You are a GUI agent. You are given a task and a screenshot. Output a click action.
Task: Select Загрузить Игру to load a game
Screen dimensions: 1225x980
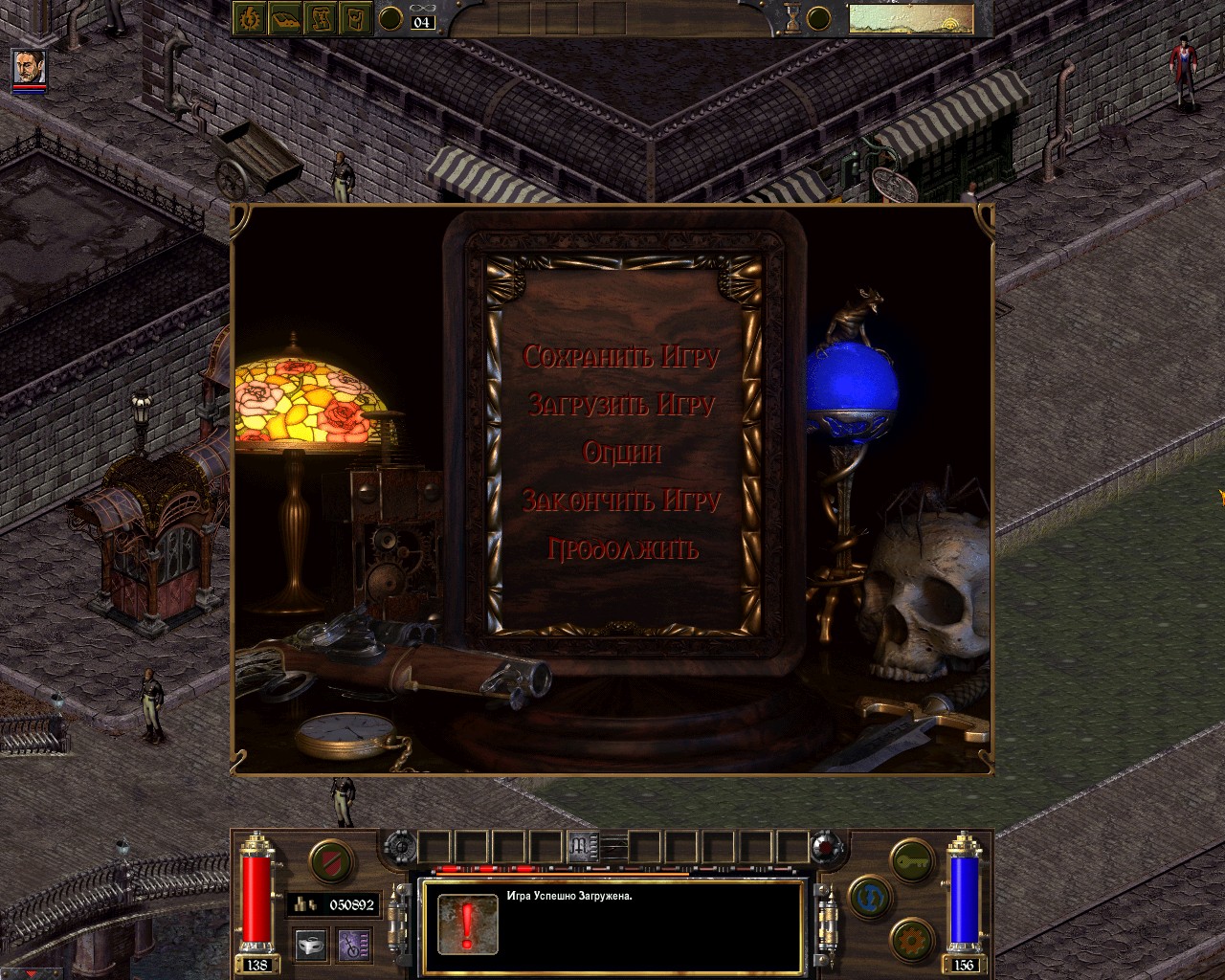621,405
